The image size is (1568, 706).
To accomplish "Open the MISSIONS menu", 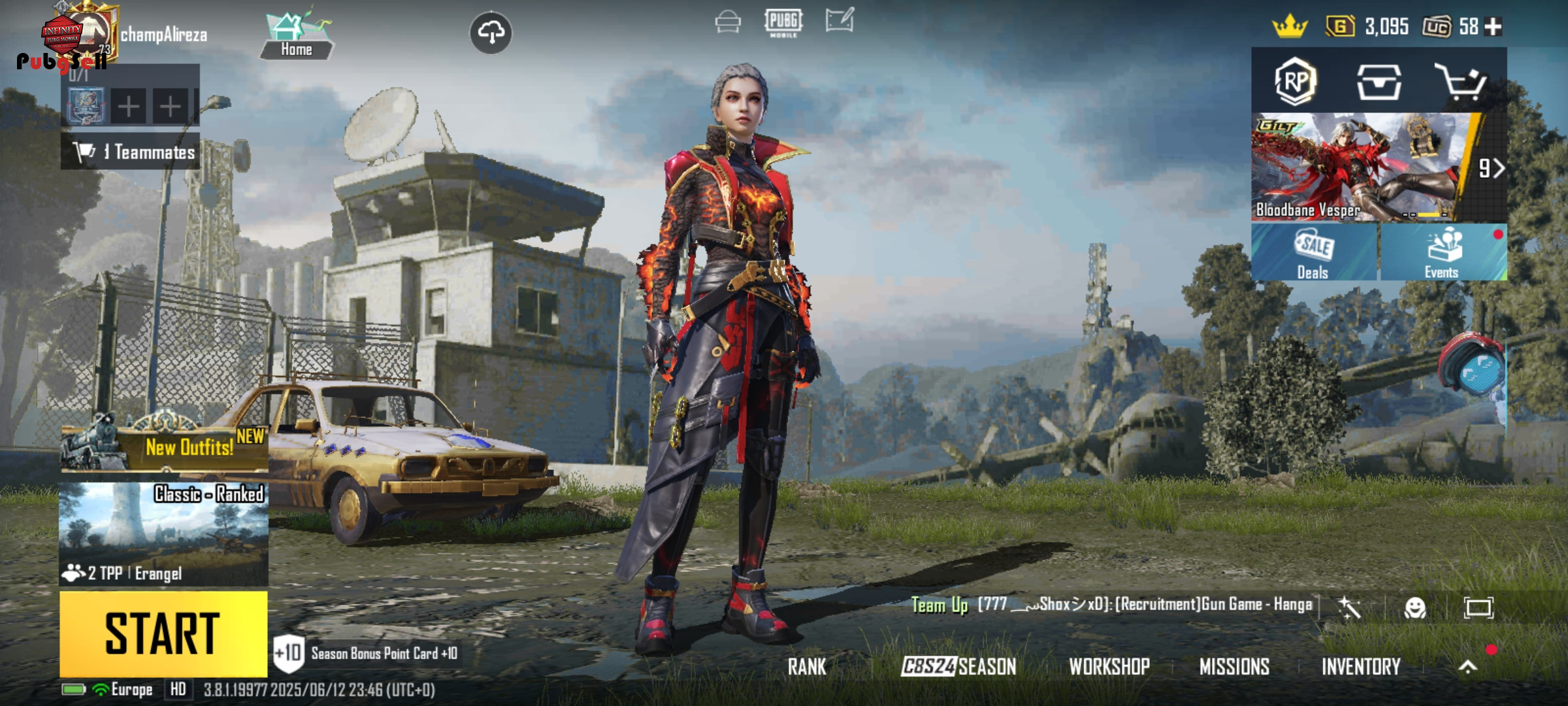I will coord(1234,667).
